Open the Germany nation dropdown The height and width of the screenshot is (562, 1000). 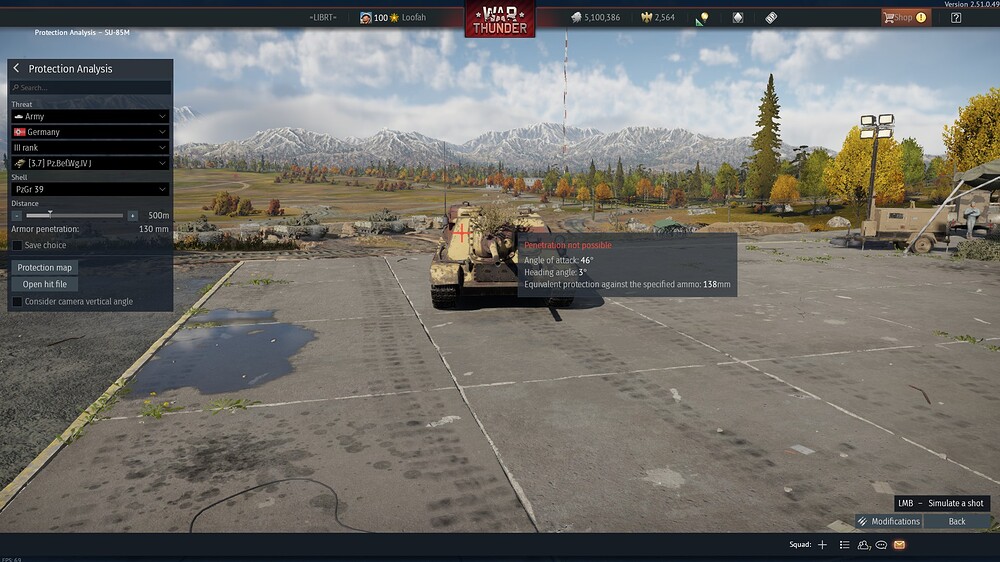coord(90,132)
